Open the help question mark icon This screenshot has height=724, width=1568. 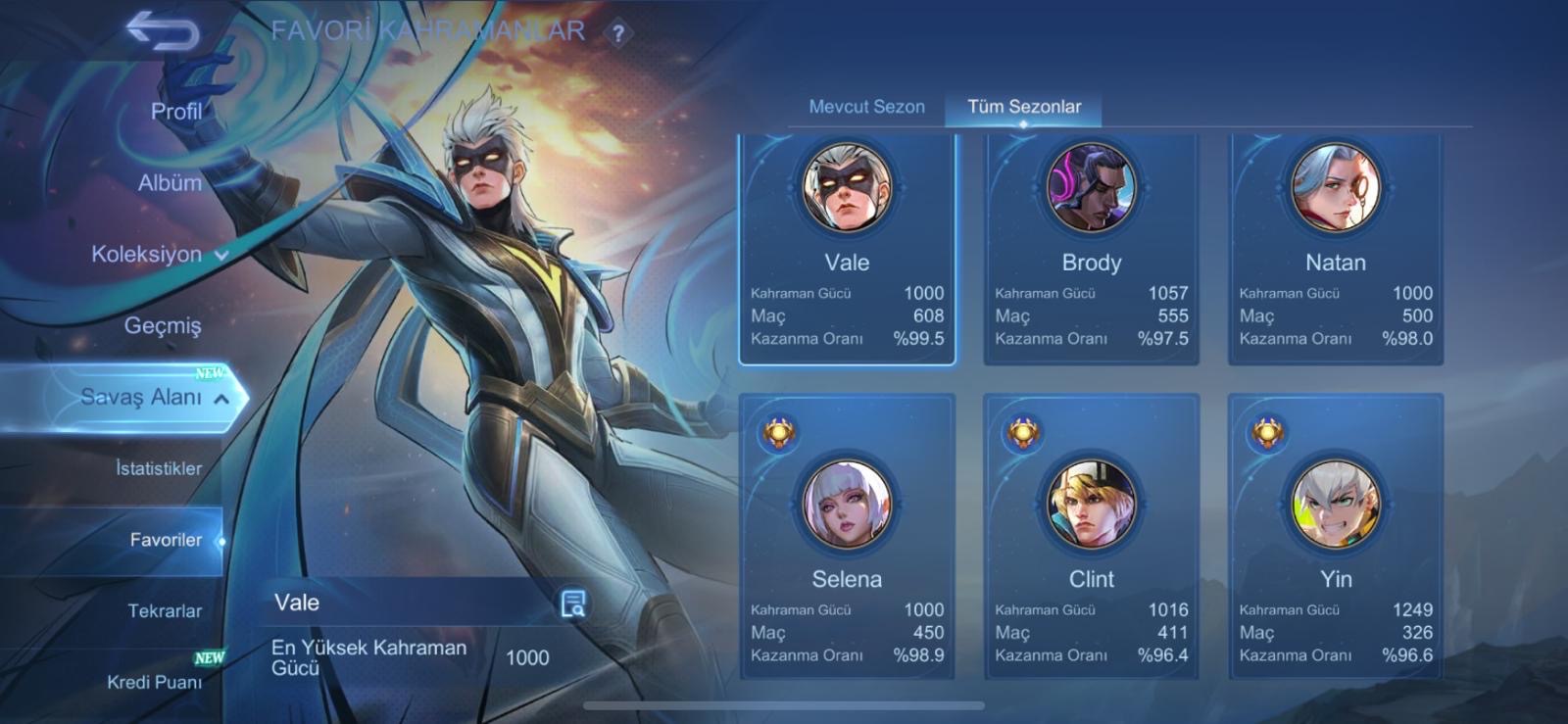coord(617,34)
